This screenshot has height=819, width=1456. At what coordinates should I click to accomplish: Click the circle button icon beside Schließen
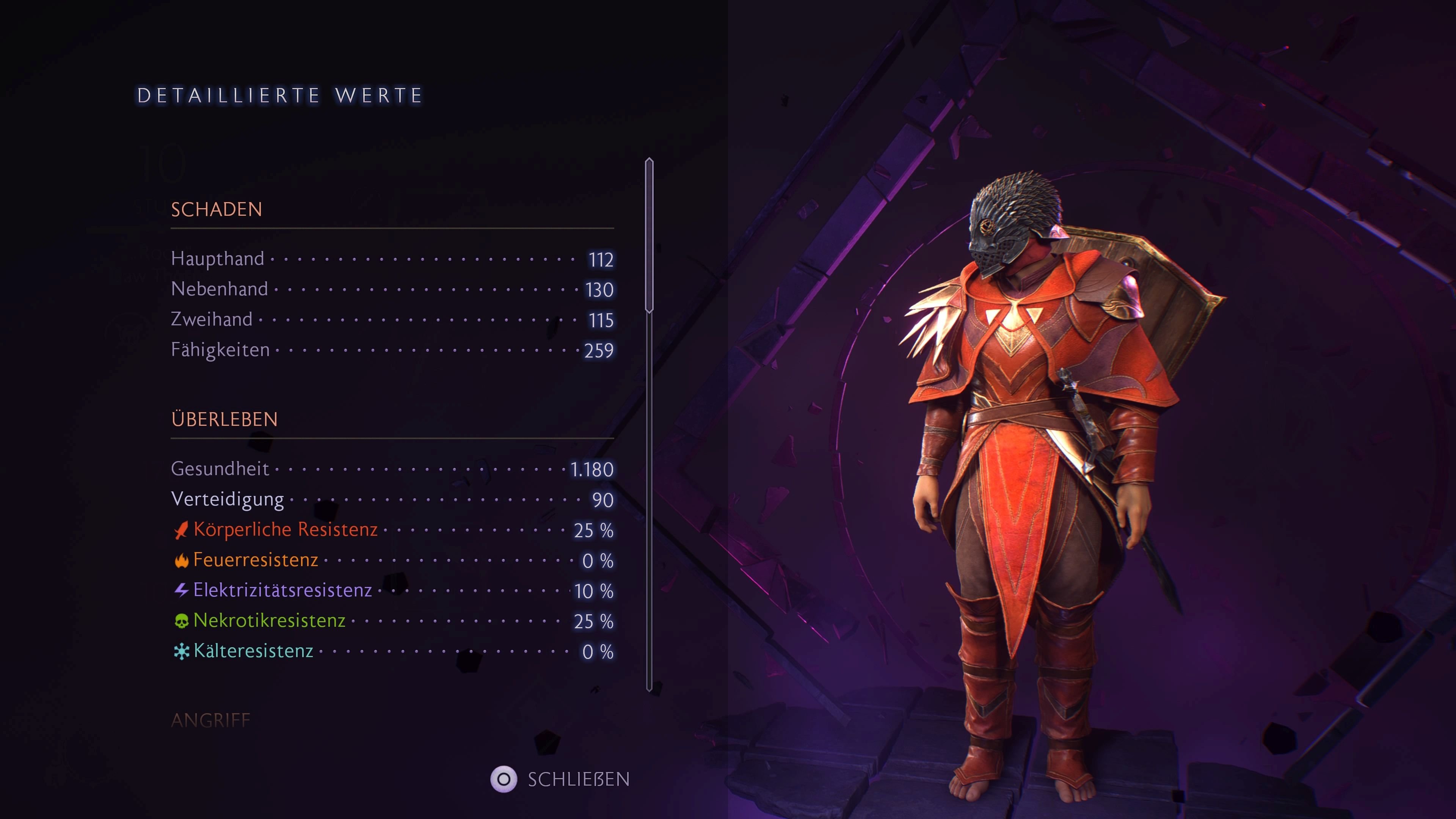(x=504, y=780)
